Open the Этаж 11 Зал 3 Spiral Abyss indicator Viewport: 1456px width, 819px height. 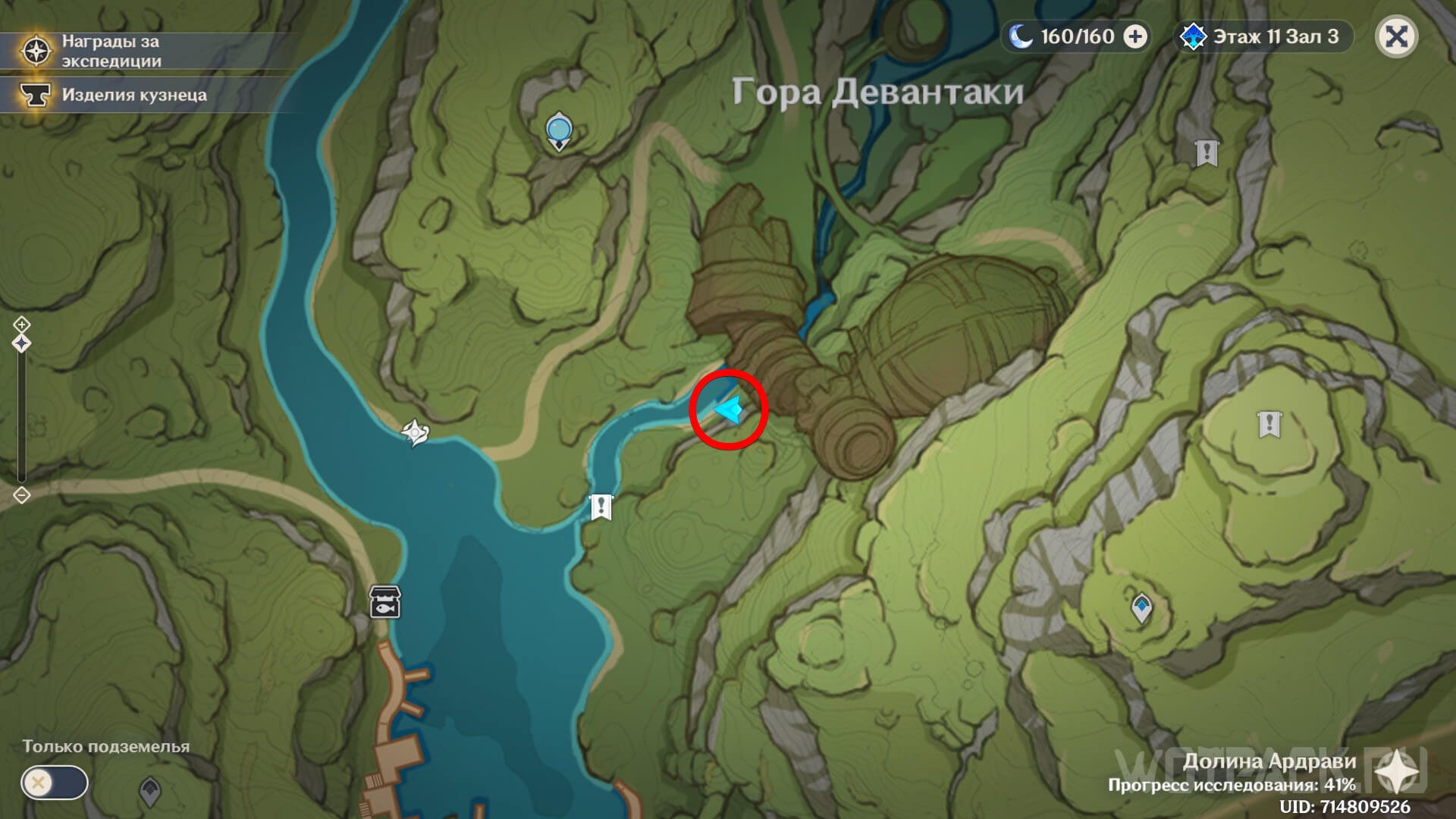(1263, 36)
